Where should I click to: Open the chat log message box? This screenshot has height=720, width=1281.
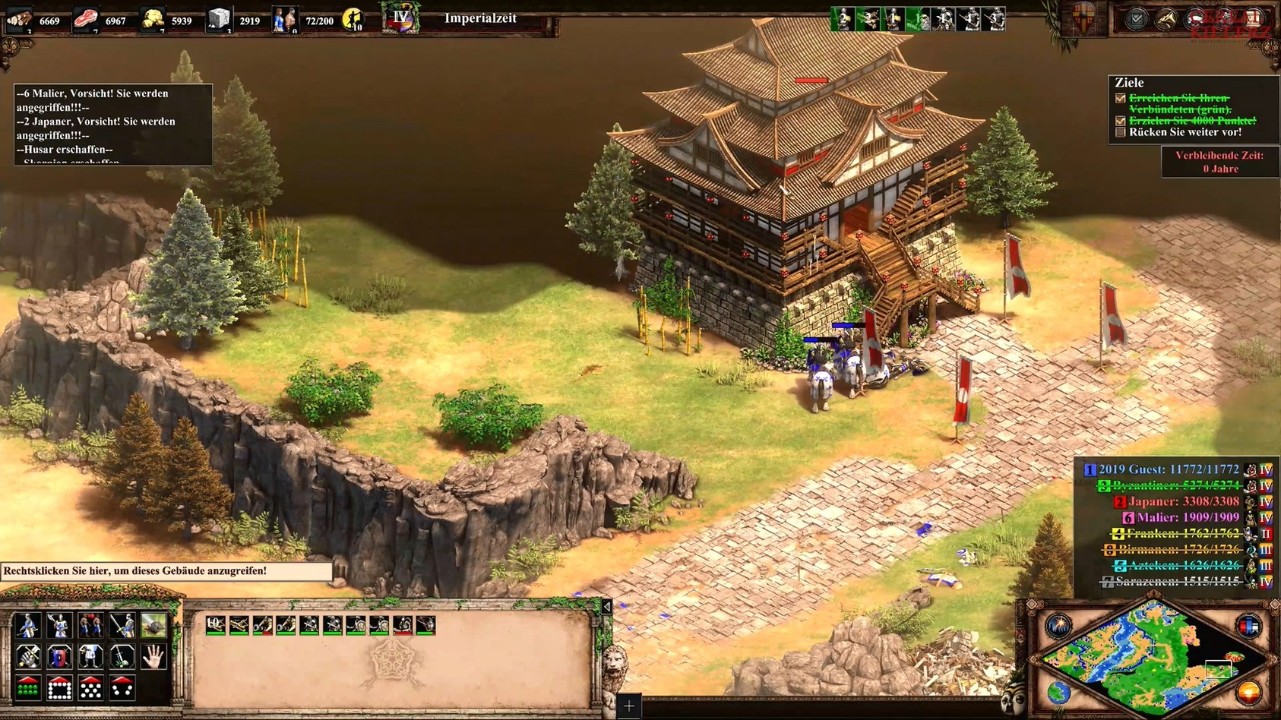pos(112,124)
